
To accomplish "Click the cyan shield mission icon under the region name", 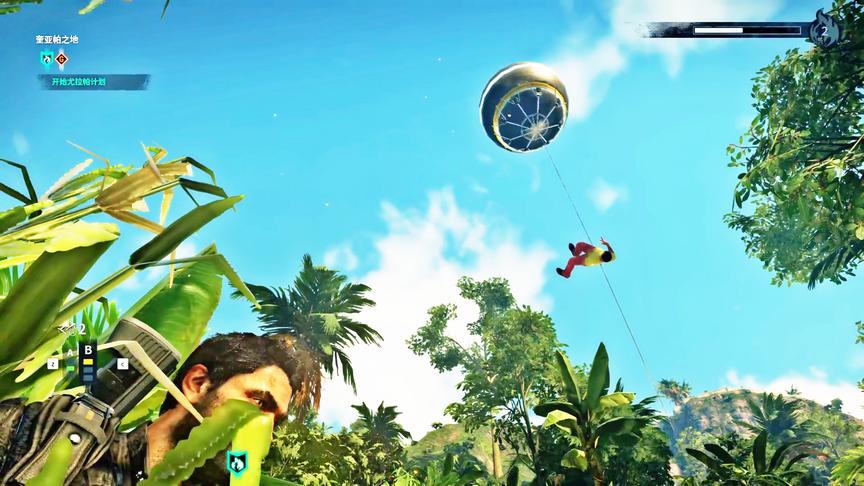I will click(46, 59).
